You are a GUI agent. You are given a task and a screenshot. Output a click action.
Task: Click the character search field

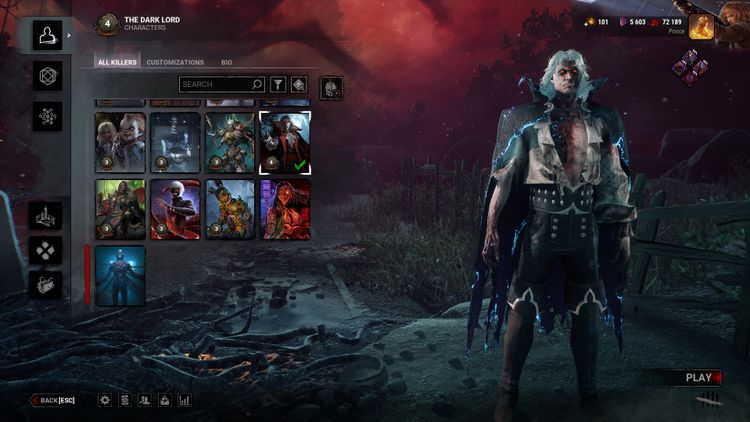pos(222,85)
